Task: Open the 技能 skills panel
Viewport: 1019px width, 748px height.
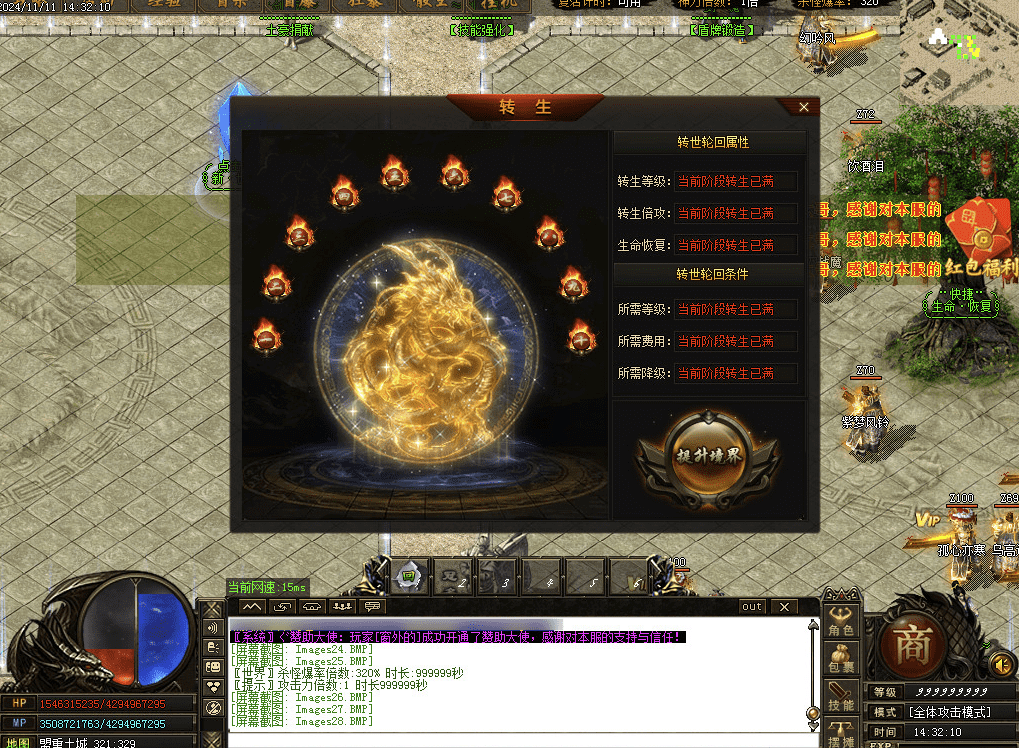Action: click(x=841, y=698)
